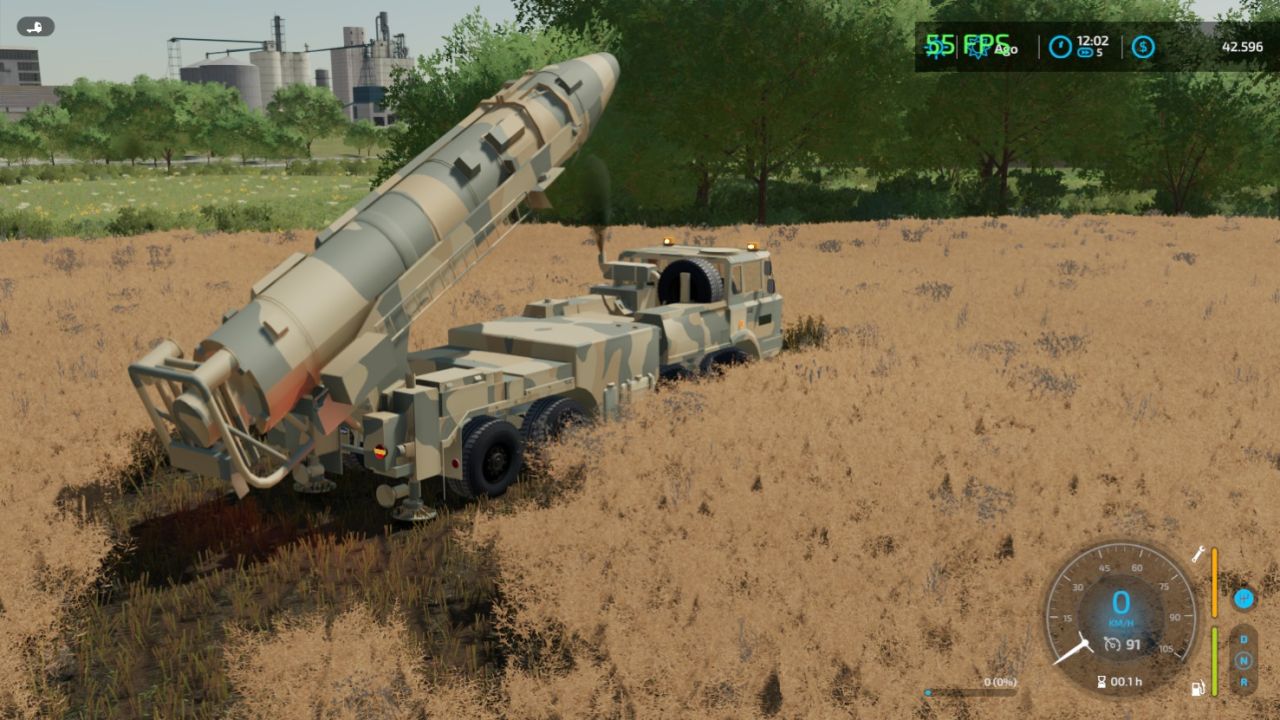Select the D drive gear
Screen dimensions: 1280x720
point(1244,639)
